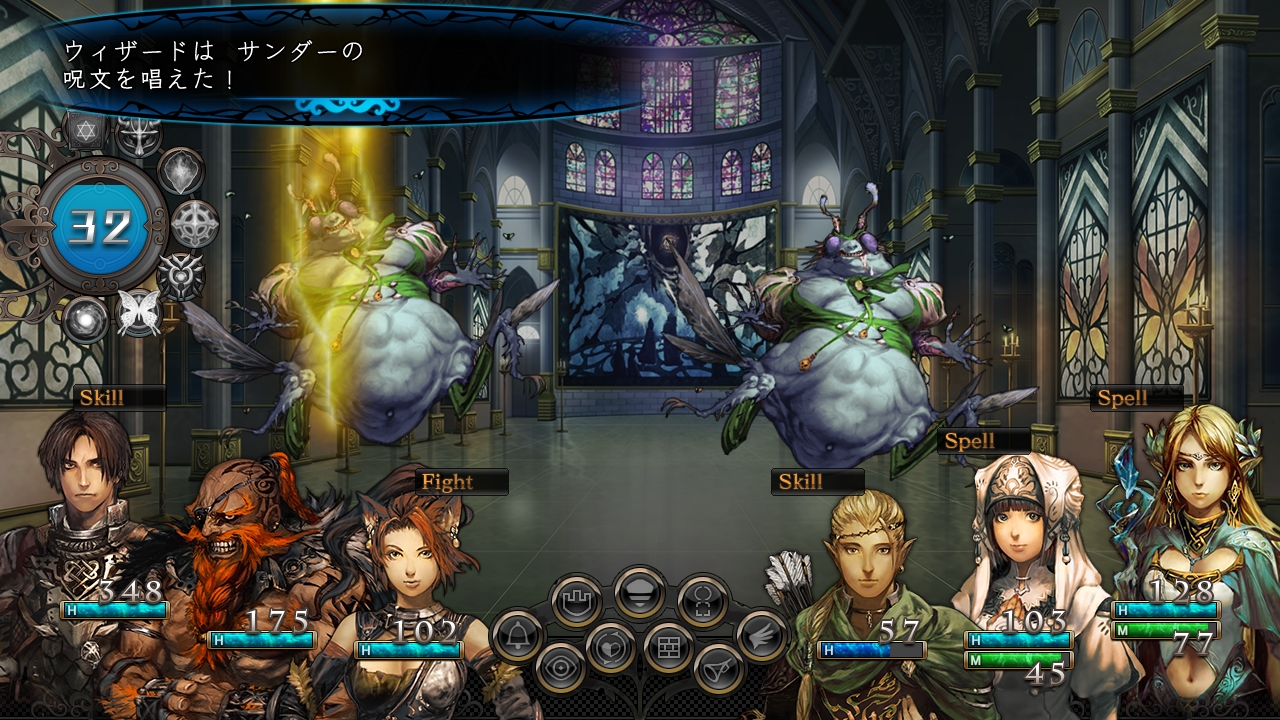Select the bell icon in the command cluster
The image size is (1280, 720).
(x=517, y=636)
